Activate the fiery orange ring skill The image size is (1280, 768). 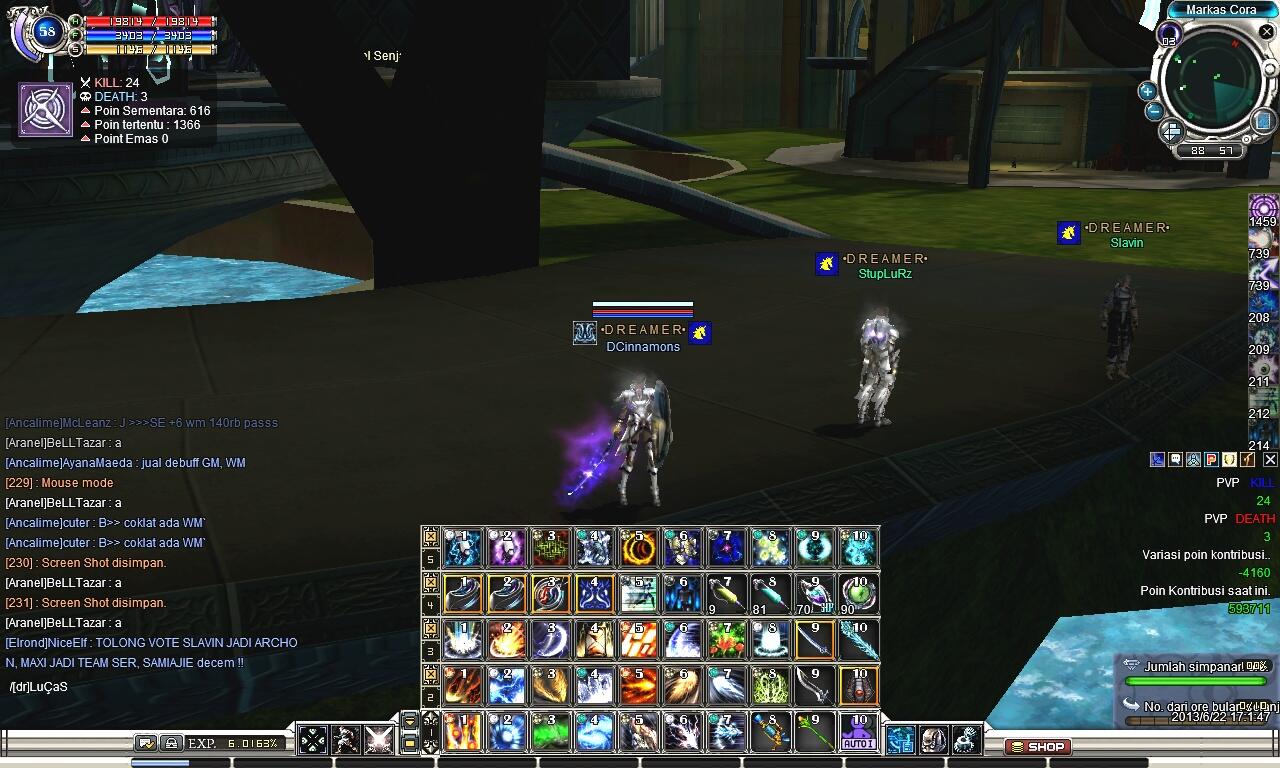pyautogui.click(x=639, y=547)
